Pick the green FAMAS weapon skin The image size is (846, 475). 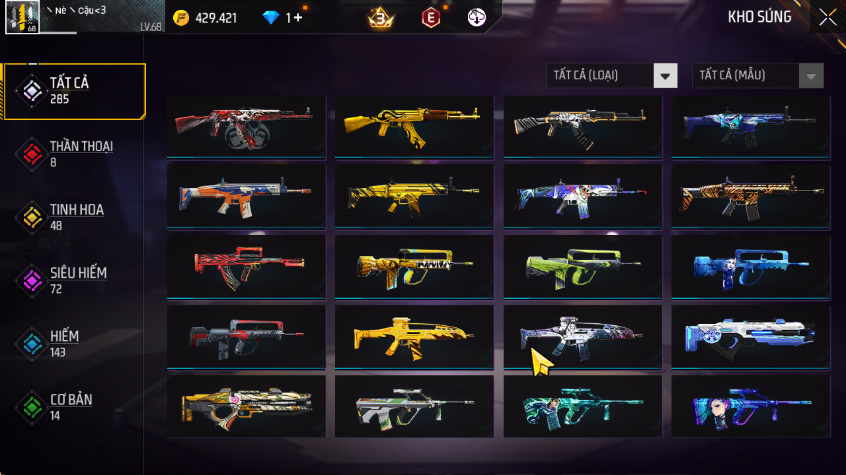582,266
